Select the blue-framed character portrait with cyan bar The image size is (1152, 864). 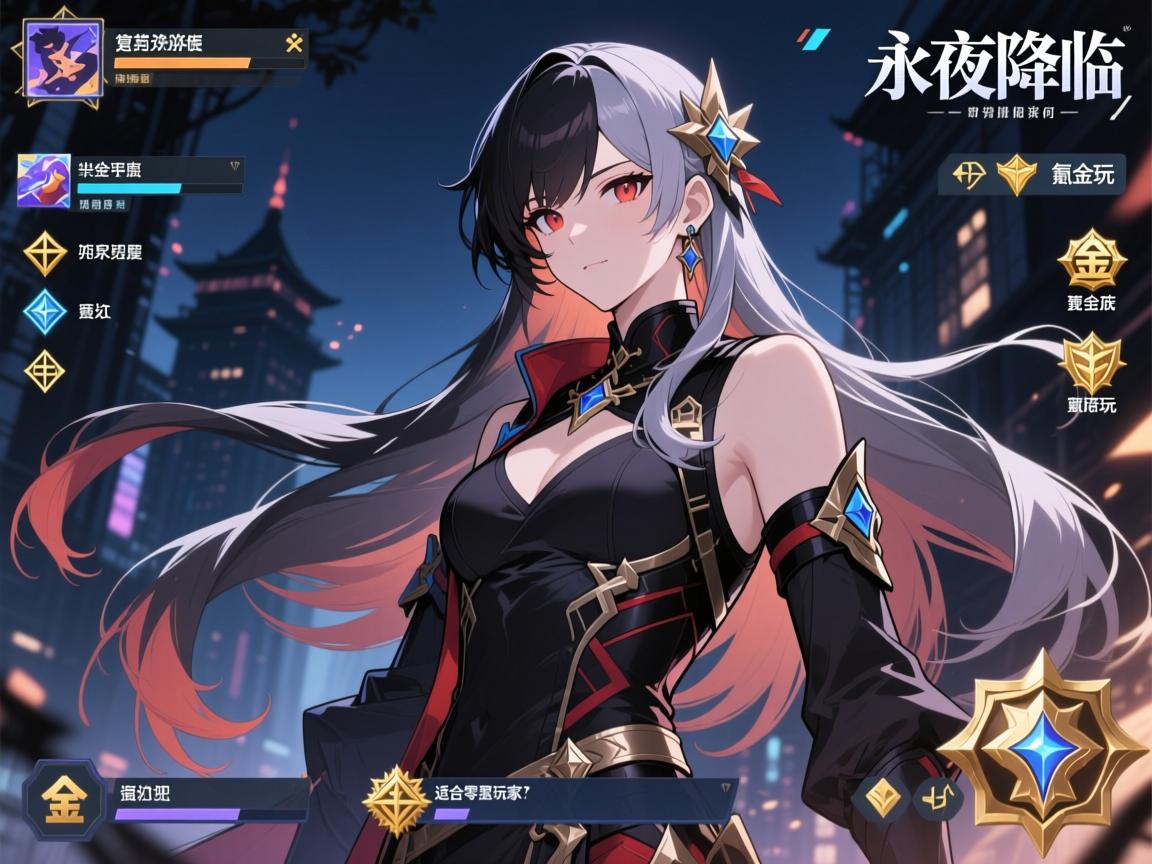44,181
